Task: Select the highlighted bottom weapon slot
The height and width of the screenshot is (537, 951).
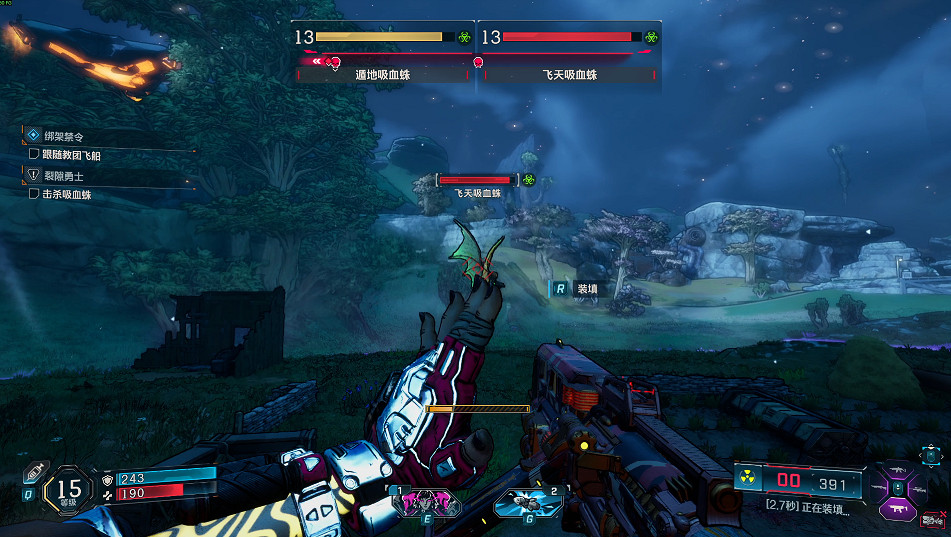Action: click(898, 509)
